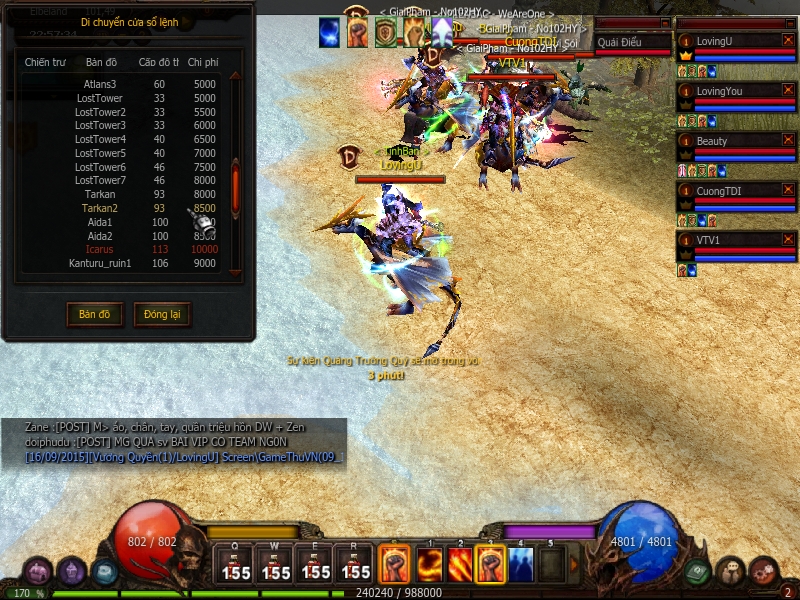The height and width of the screenshot is (600, 800).
Task: Remove LovingYou from the party
Action: coord(788,90)
